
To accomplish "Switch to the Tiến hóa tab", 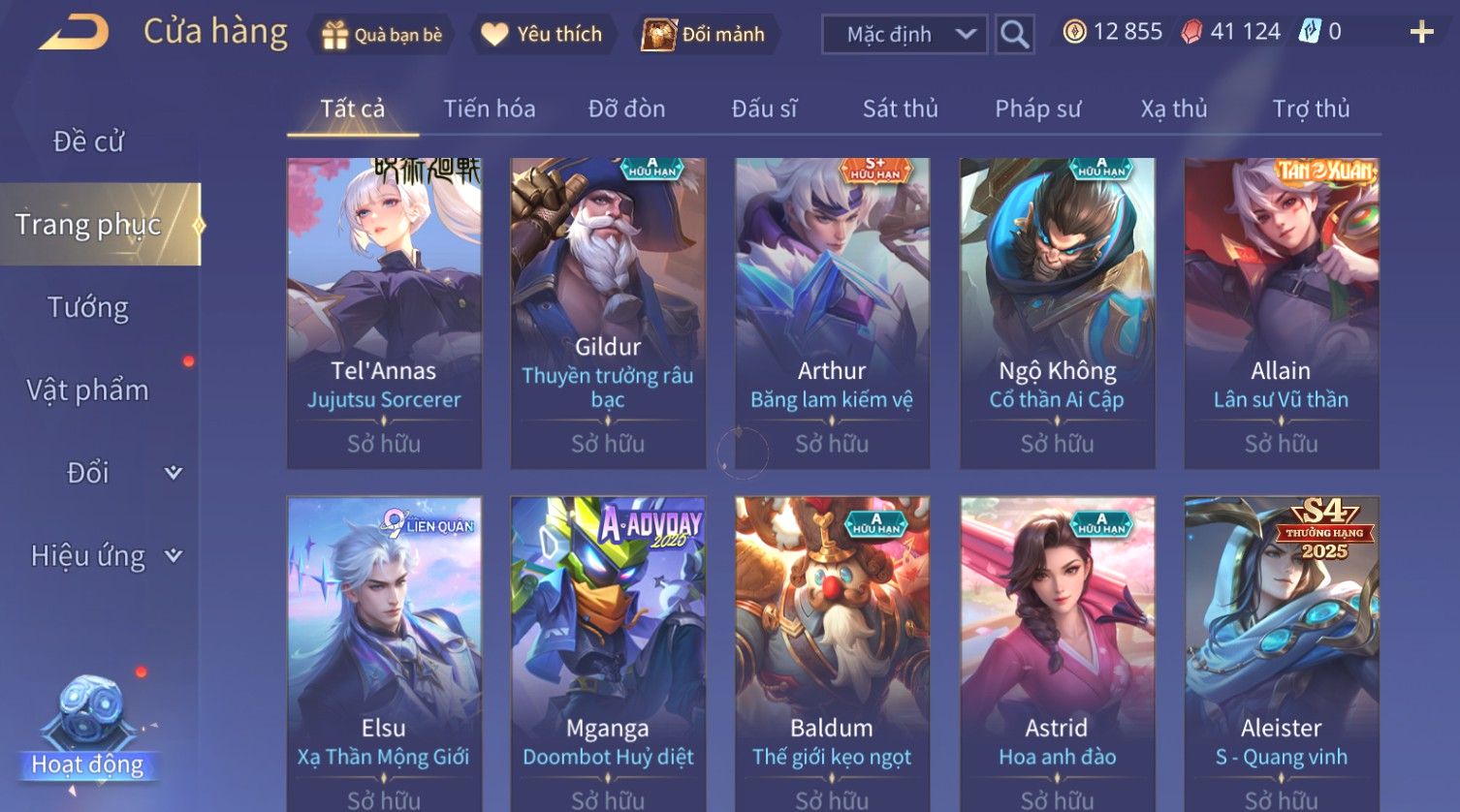I will [489, 109].
